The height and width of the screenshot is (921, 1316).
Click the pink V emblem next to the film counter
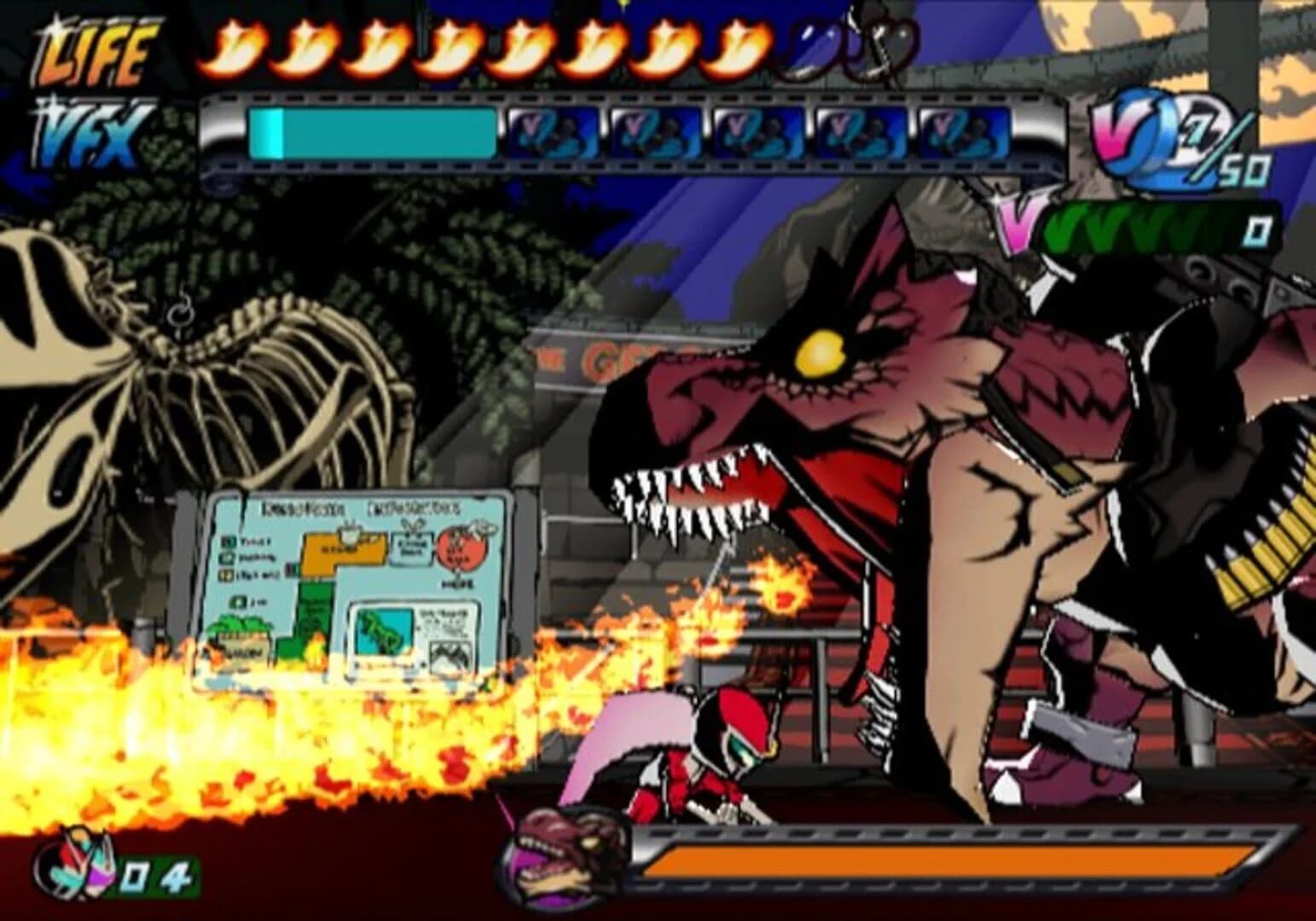click(x=1013, y=226)
